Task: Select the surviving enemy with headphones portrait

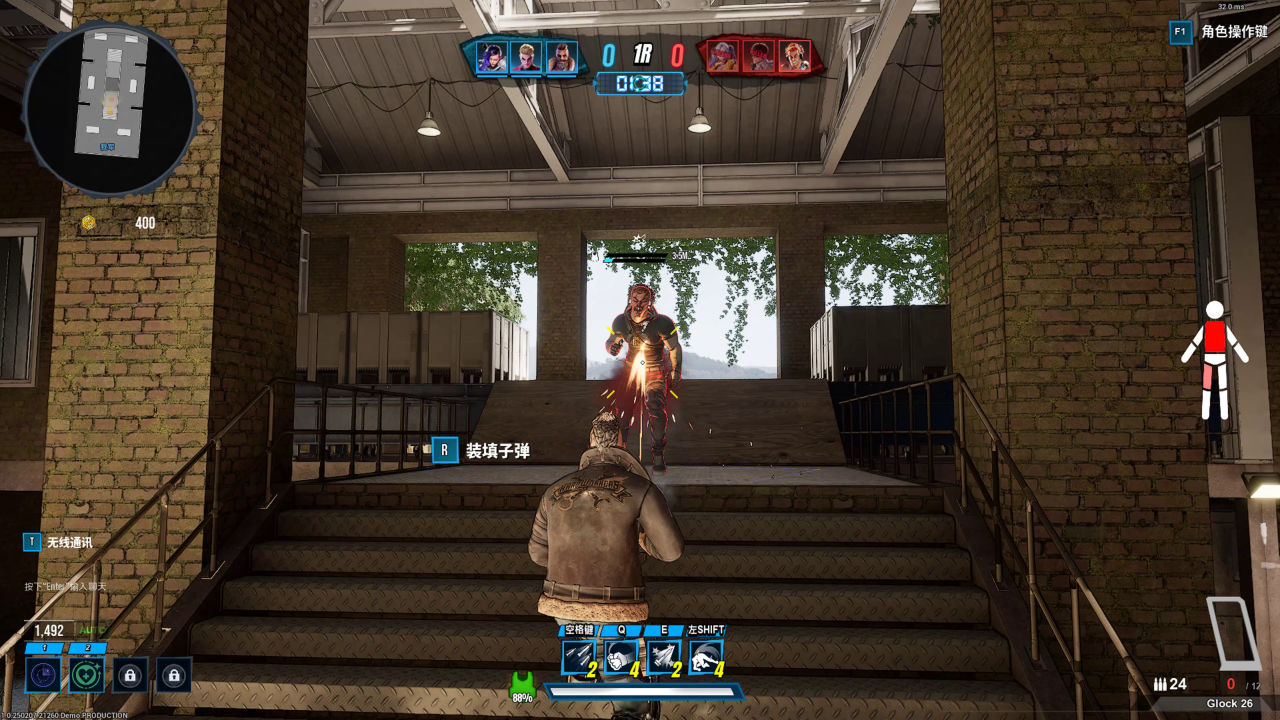Action: click(795, 57)
